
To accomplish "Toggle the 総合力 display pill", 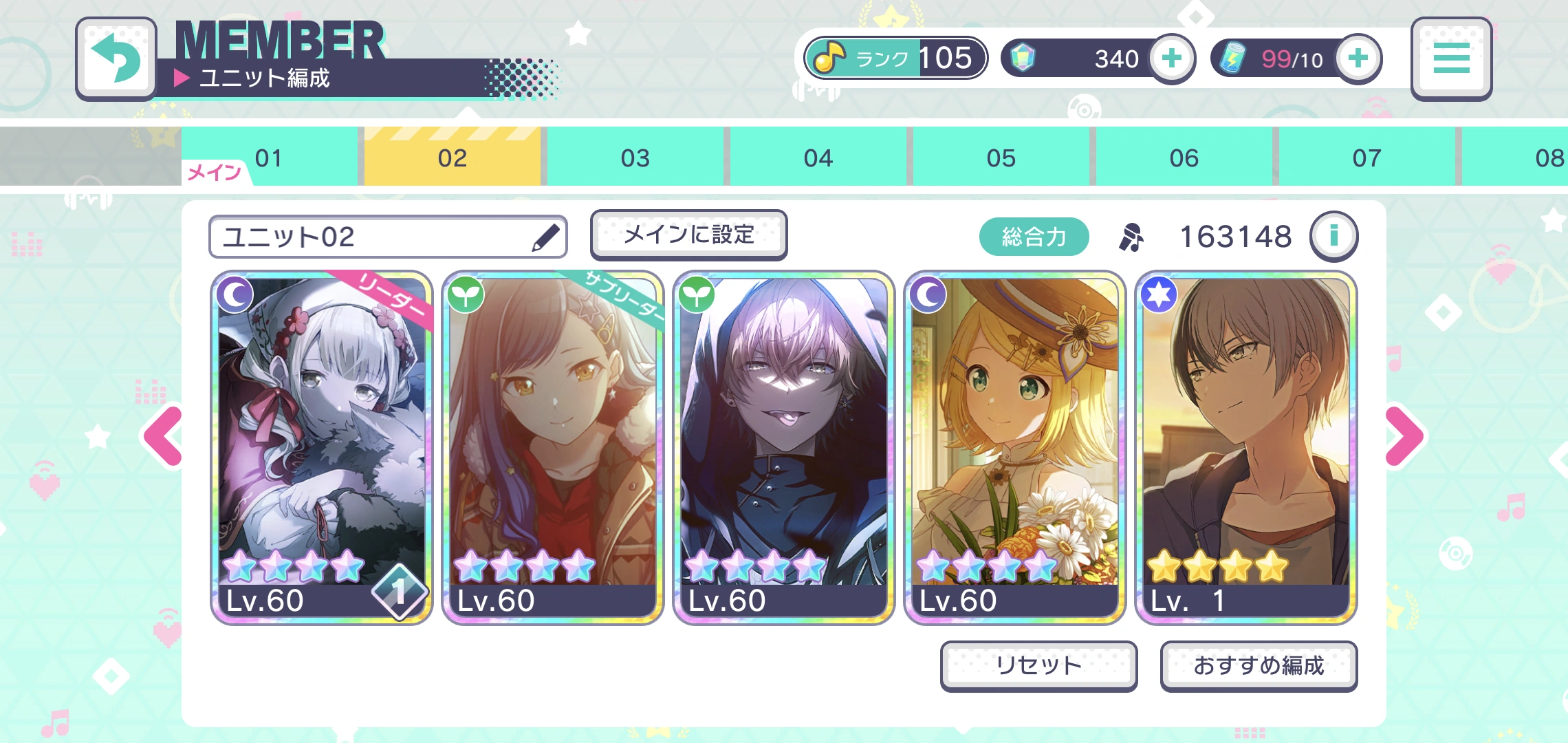I will [1034, 236].
